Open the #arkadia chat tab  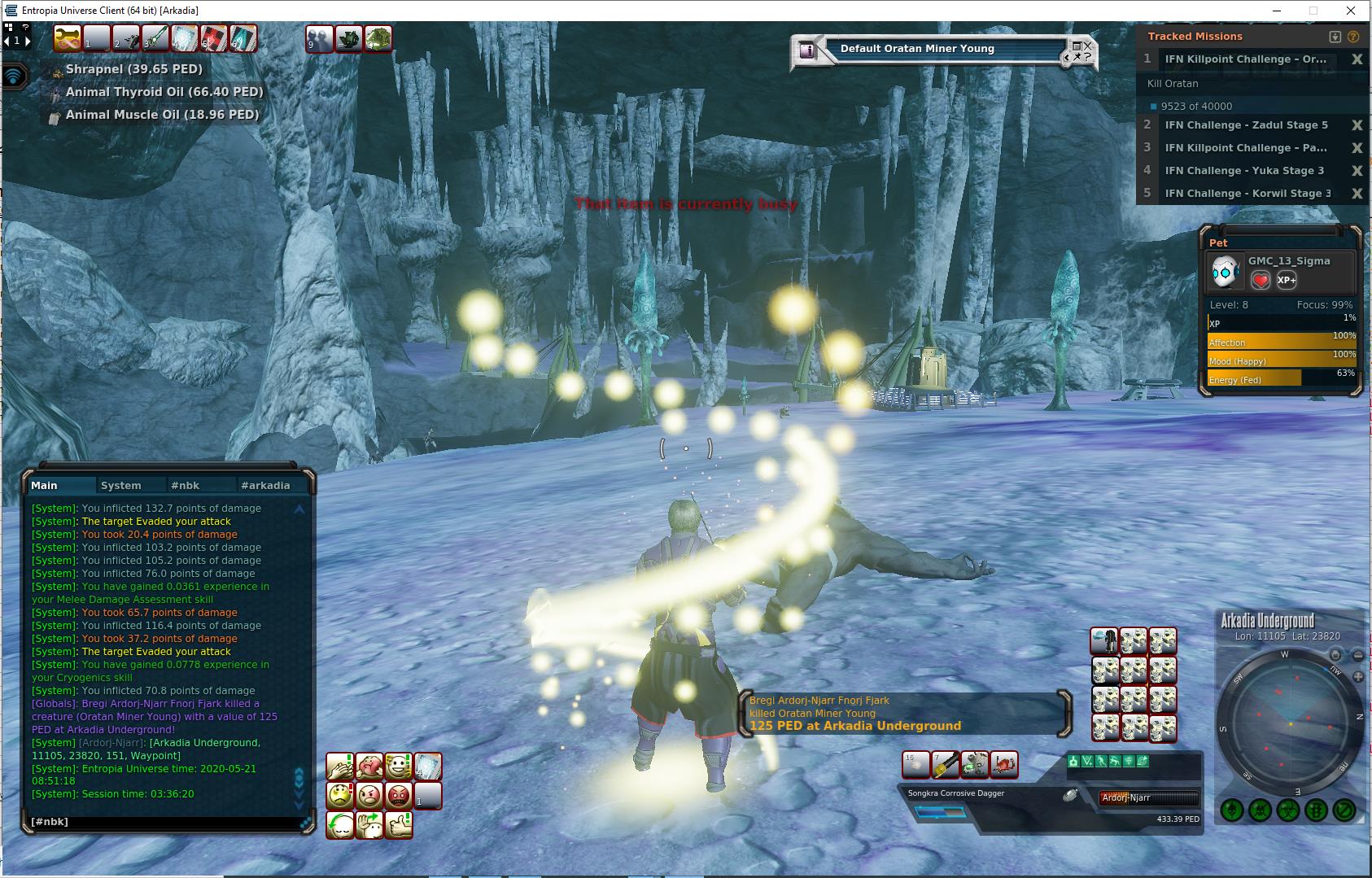(265, 485)
